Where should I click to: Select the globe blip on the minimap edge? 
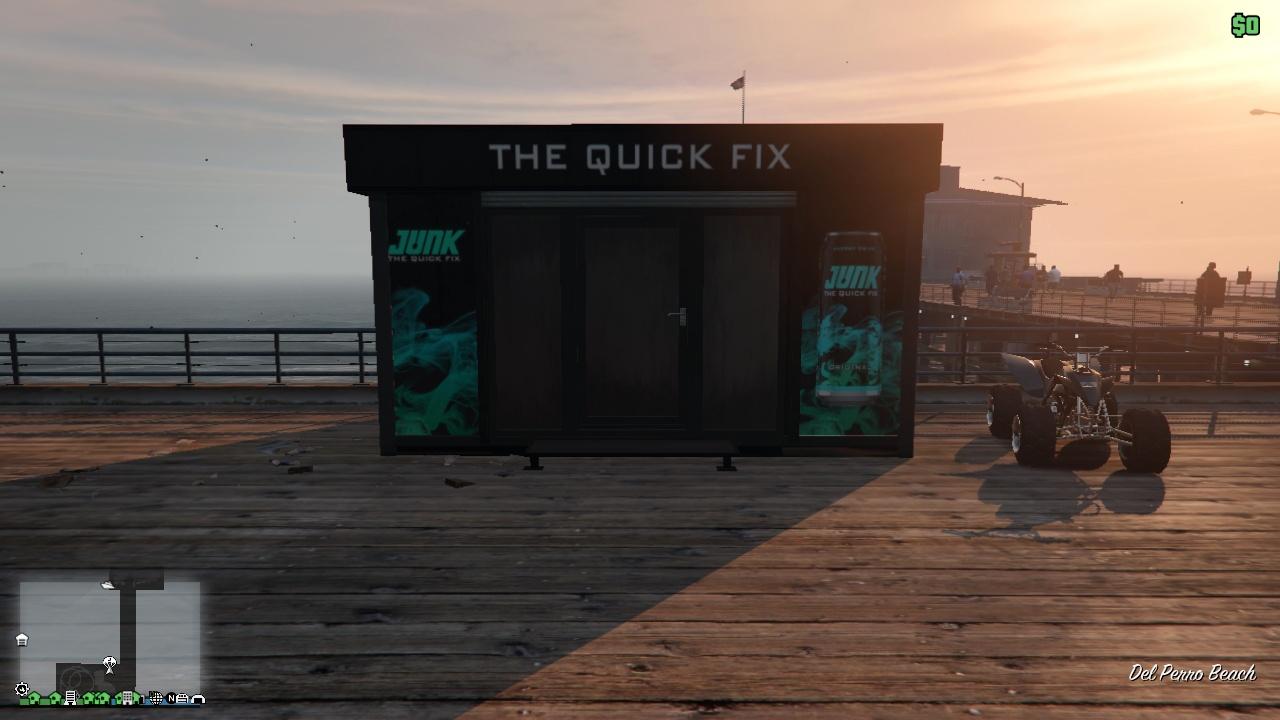(157, 699)
